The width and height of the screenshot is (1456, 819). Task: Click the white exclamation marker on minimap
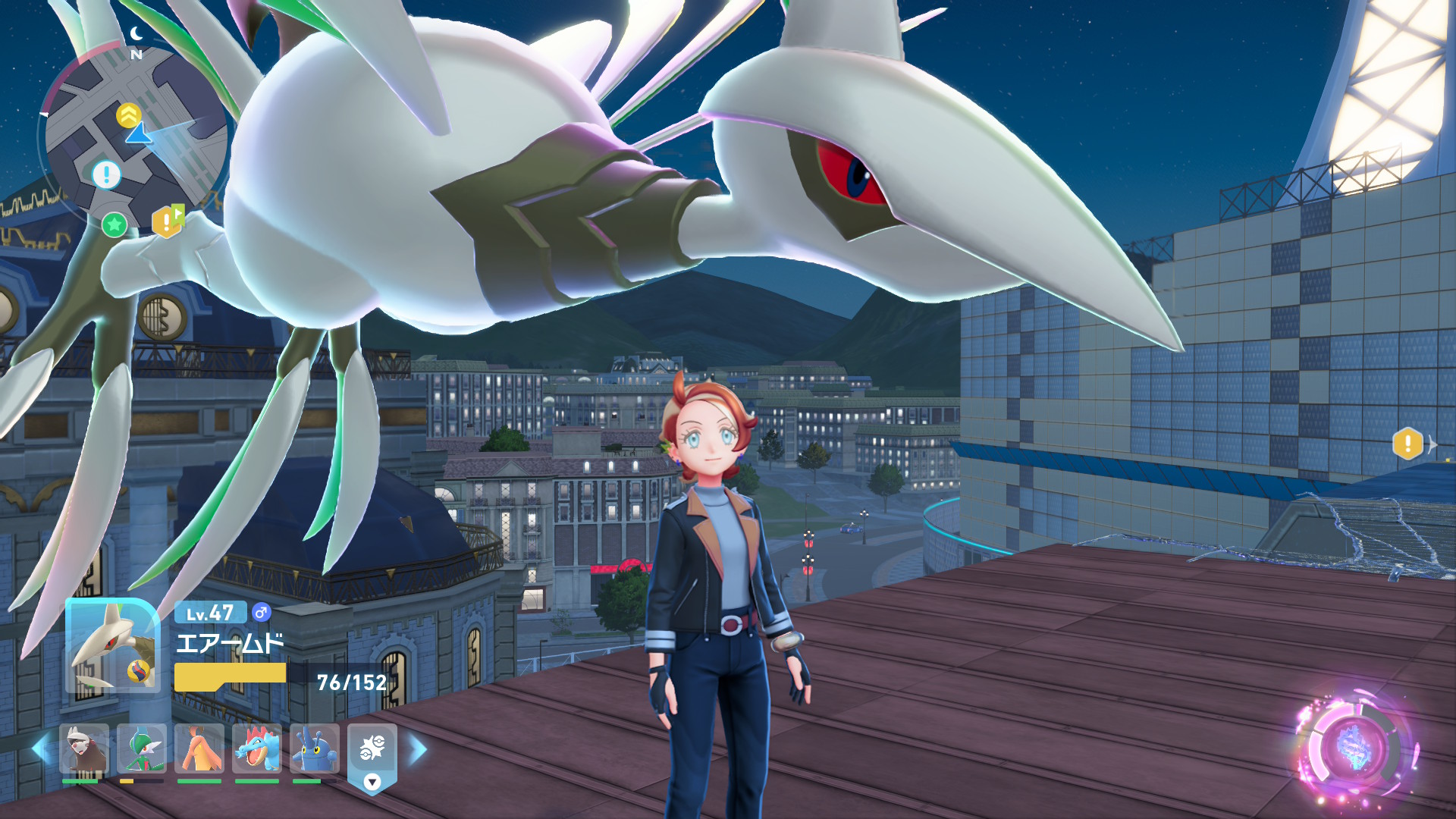pyautogui.click(x=106, y=174)
